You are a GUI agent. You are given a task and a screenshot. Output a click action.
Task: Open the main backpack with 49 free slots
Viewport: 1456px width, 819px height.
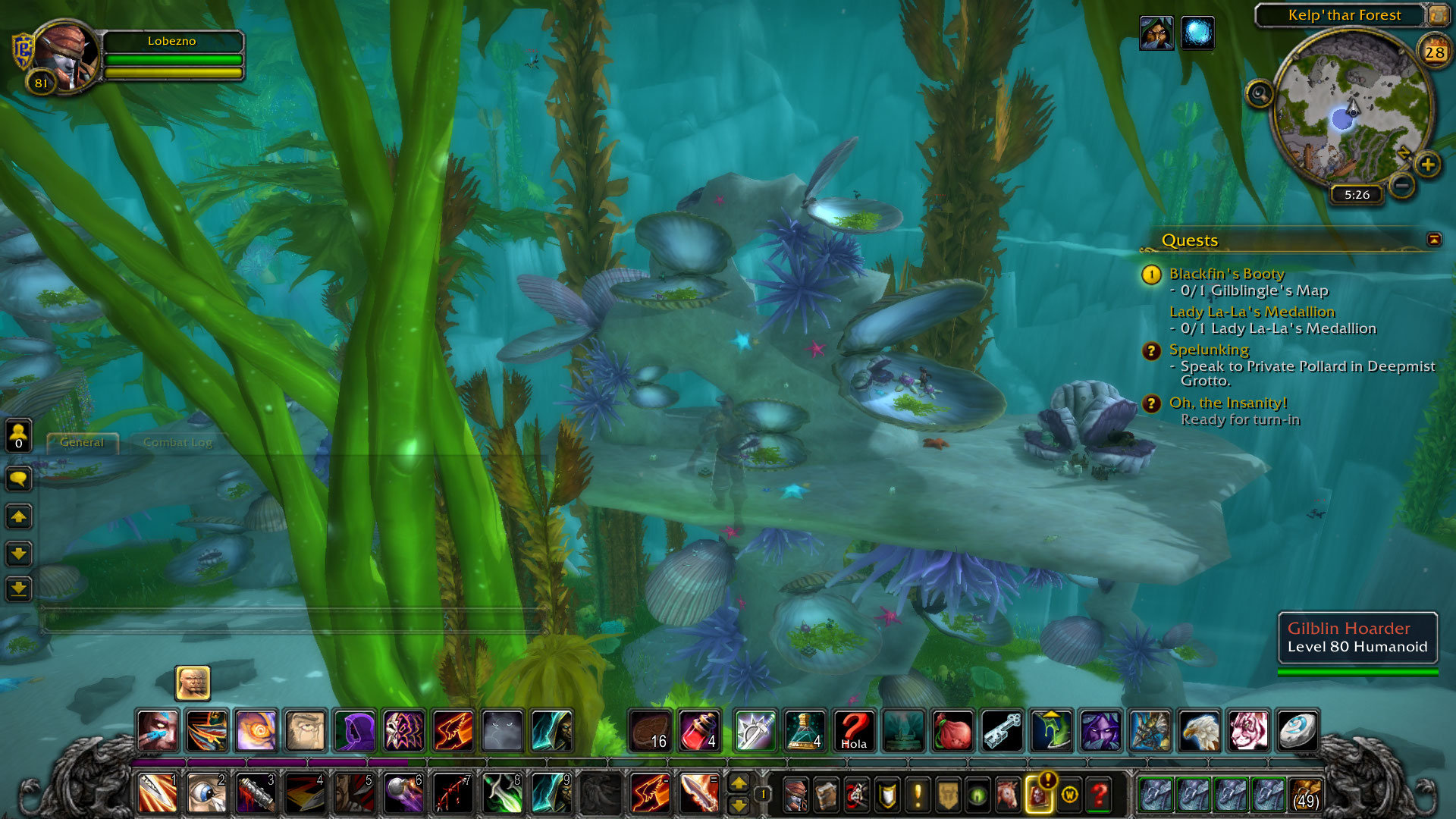pyautogui.click(x=1306, y=795)
